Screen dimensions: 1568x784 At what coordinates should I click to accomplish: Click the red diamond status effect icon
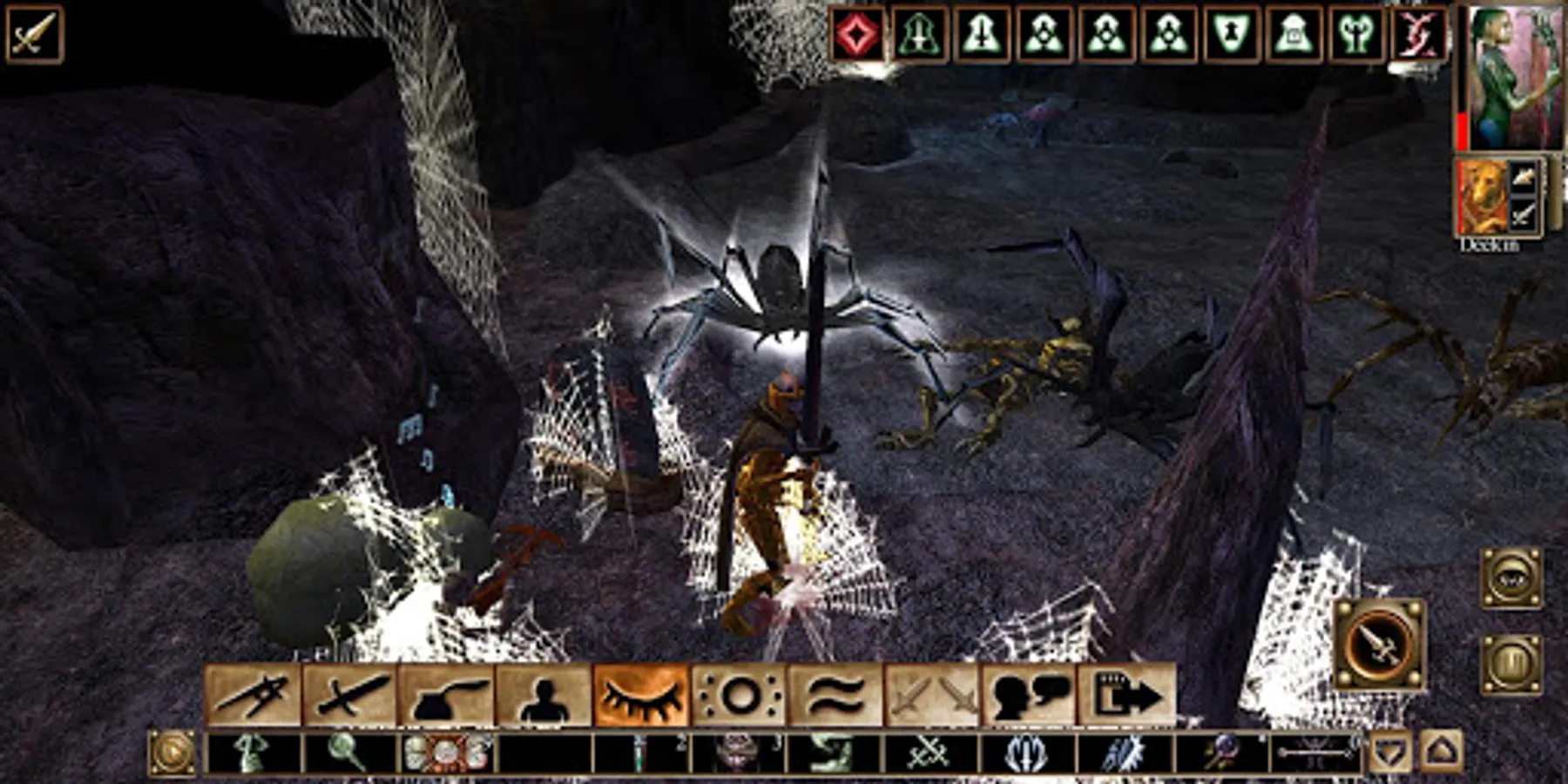pos(857,35)
